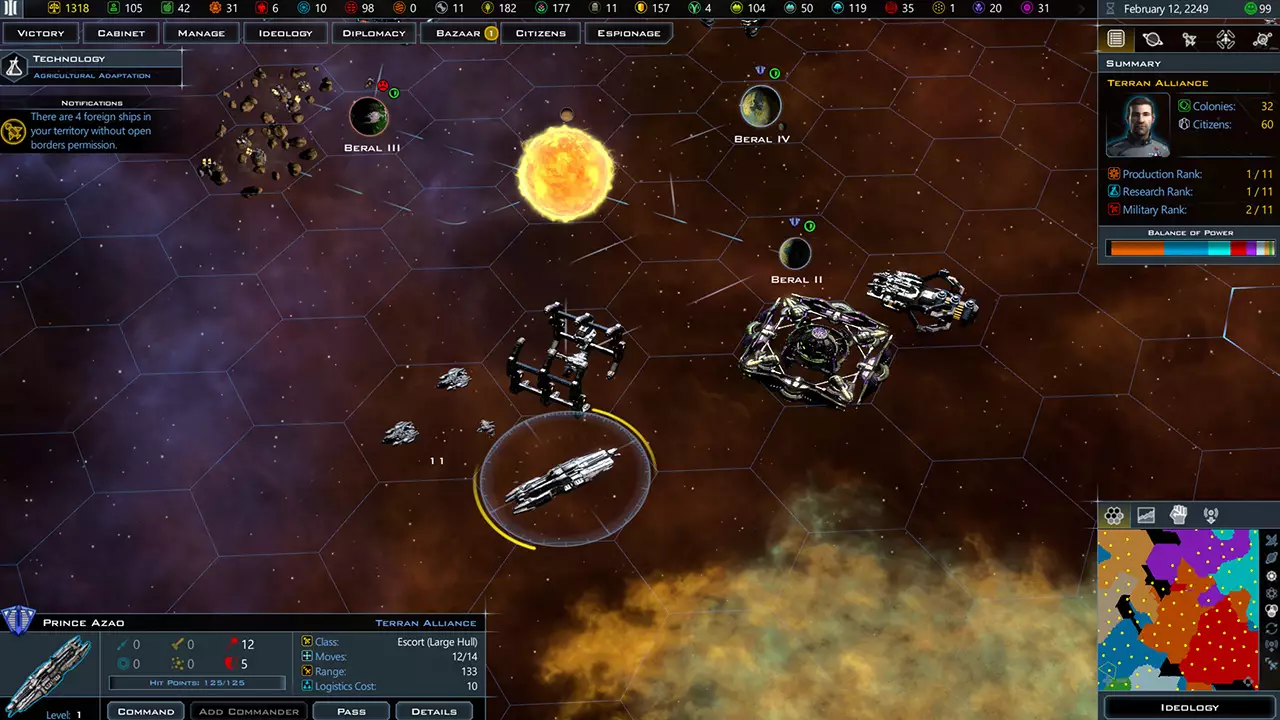Dismiss the Bazaar notification badge

pyautogui.click(x=489, y=32)
